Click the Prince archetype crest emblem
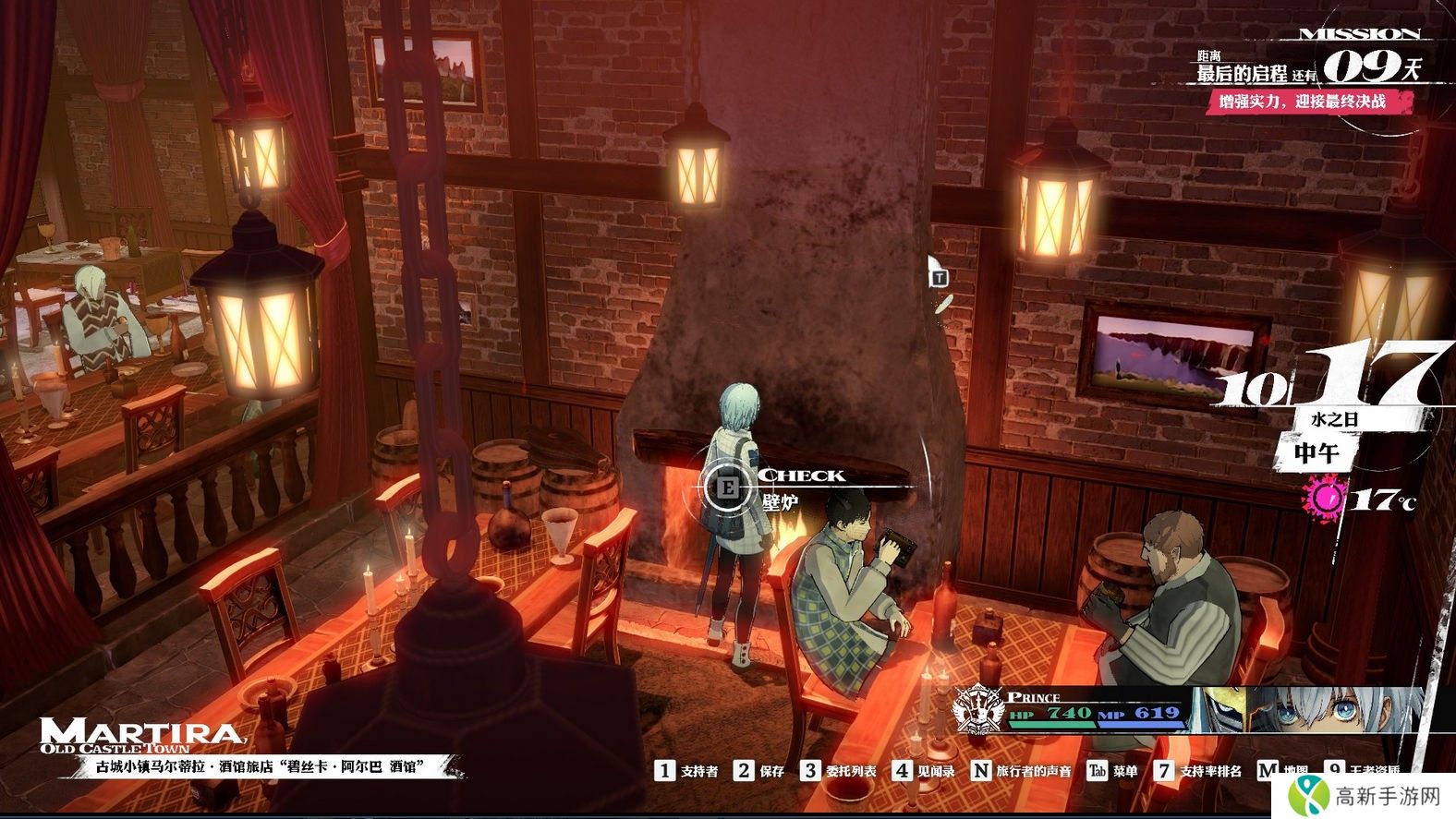This screenshot has width=1456, height=819. [x=978, y=710]
